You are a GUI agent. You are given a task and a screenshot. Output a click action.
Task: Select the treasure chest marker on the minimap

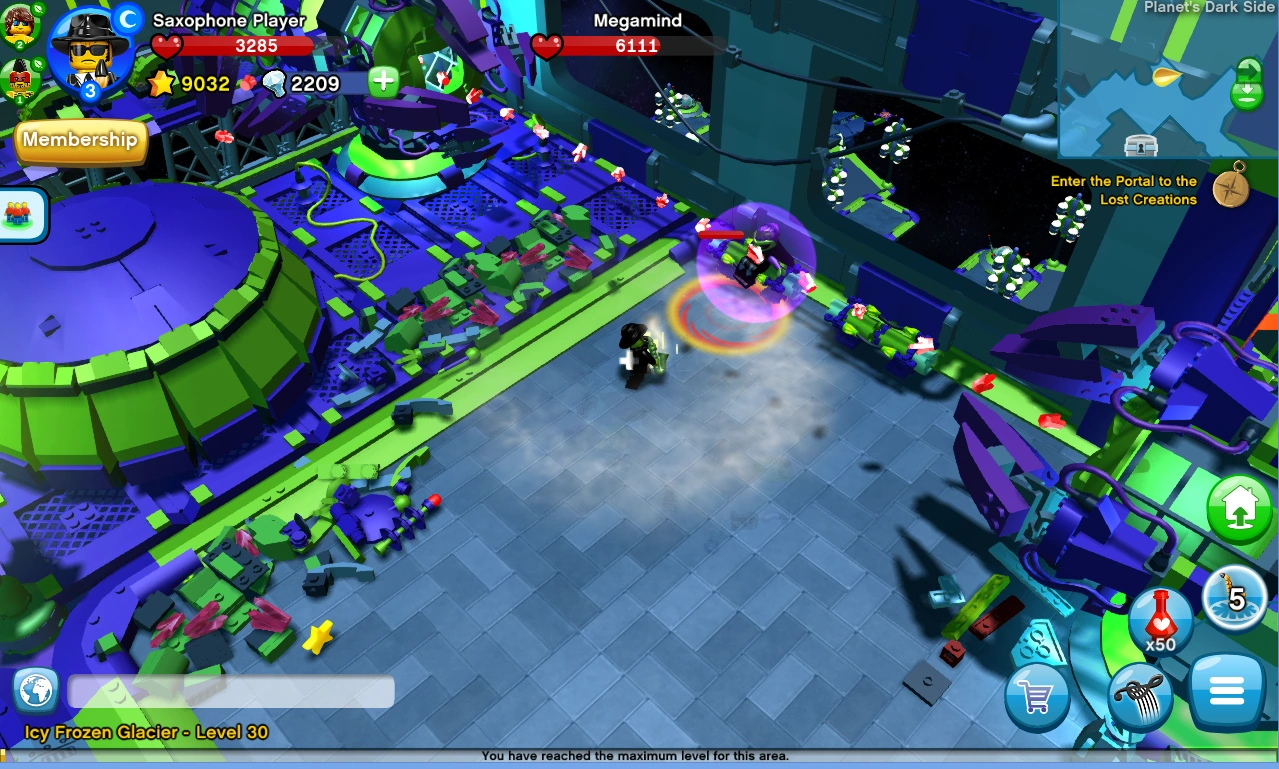1140,145
